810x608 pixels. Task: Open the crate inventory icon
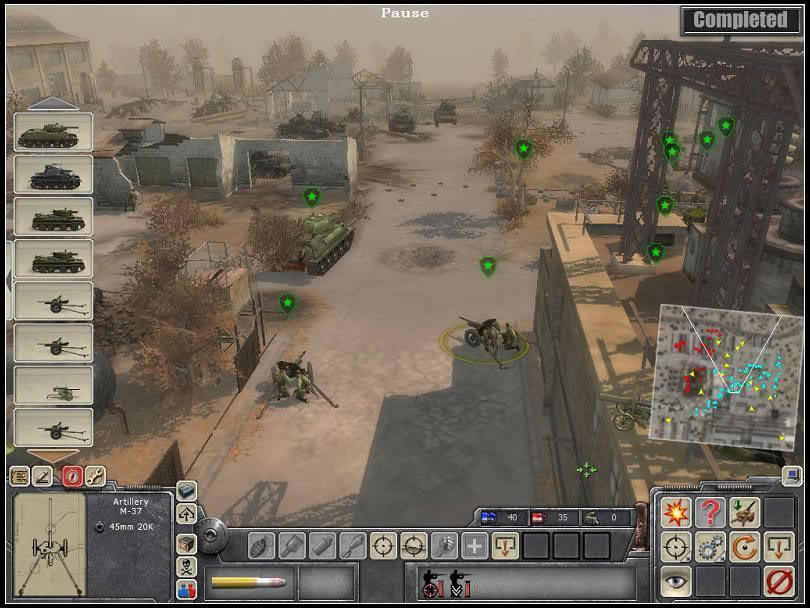click(187, 542)
